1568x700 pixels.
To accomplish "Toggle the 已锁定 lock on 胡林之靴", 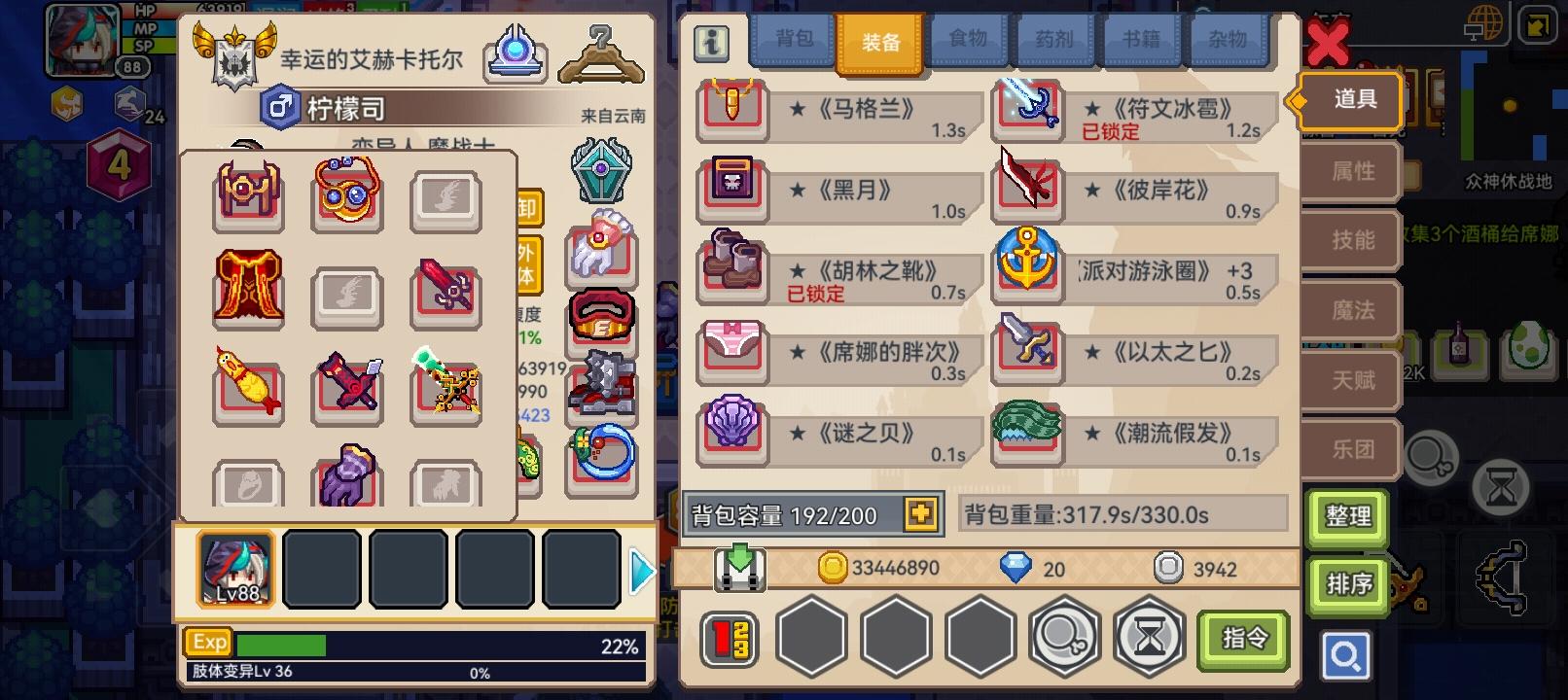I will [x=816, y=295].
